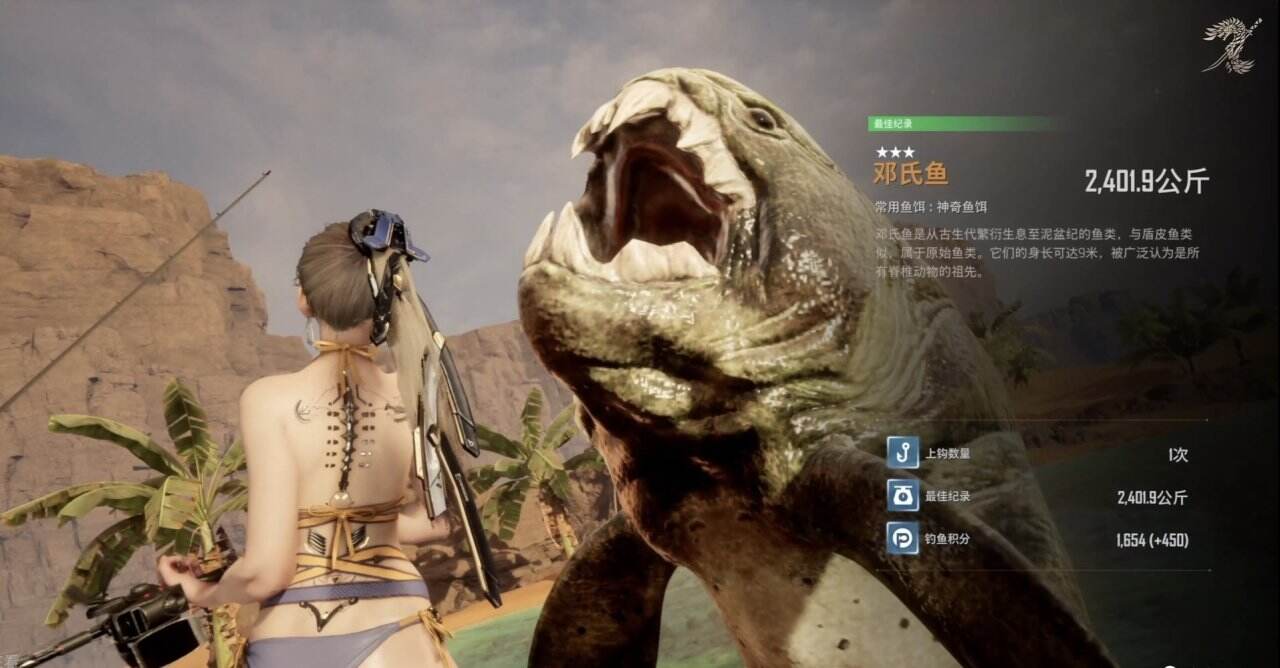Click the fishing hook catch-count icon
The width and height of the screenshot is (1280, 668).
[x=902, y=453]
